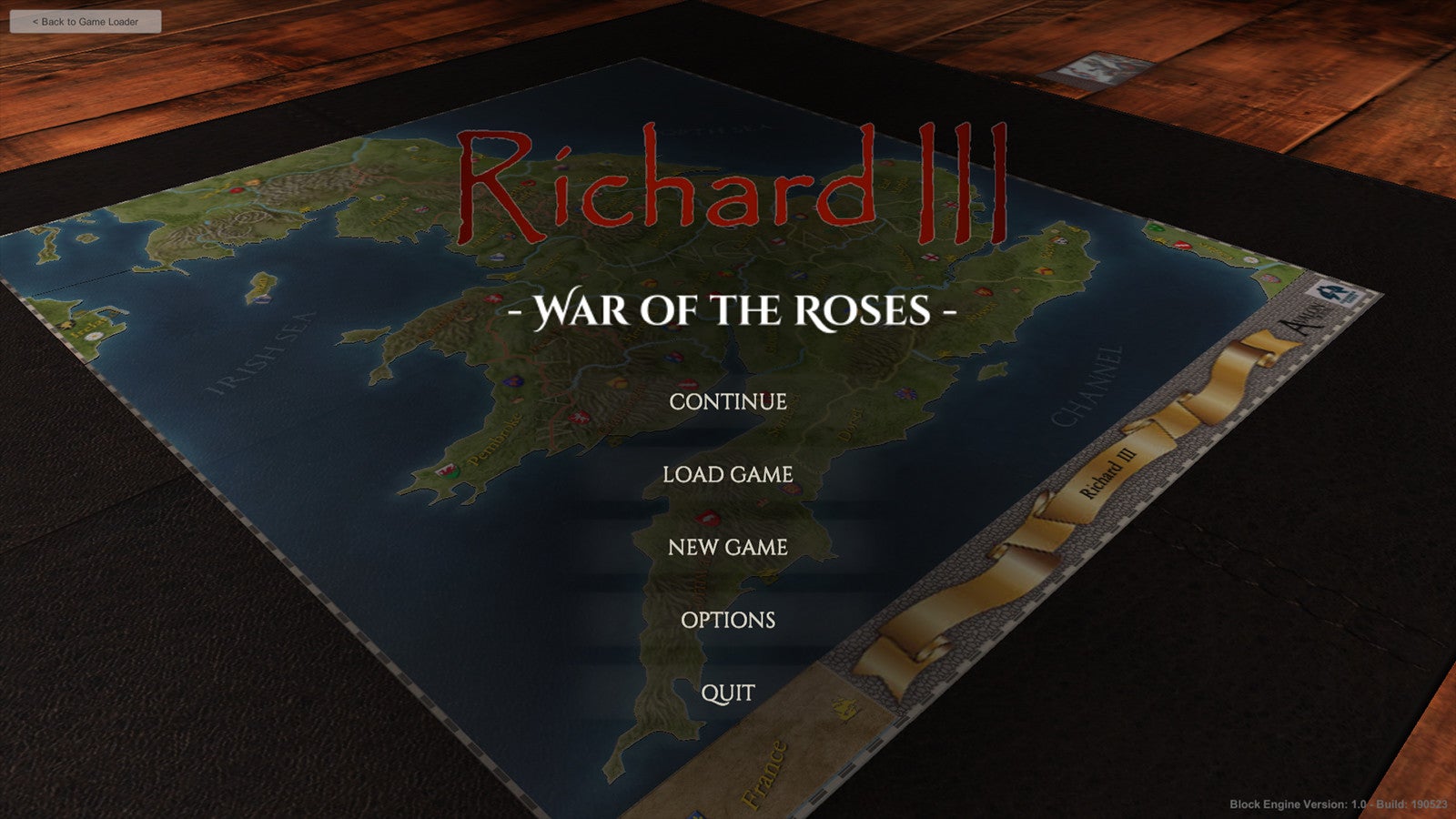Select a heraldic shield on the Scottish highlands
Screen dimensions: 1456x819
coord(379,197)
